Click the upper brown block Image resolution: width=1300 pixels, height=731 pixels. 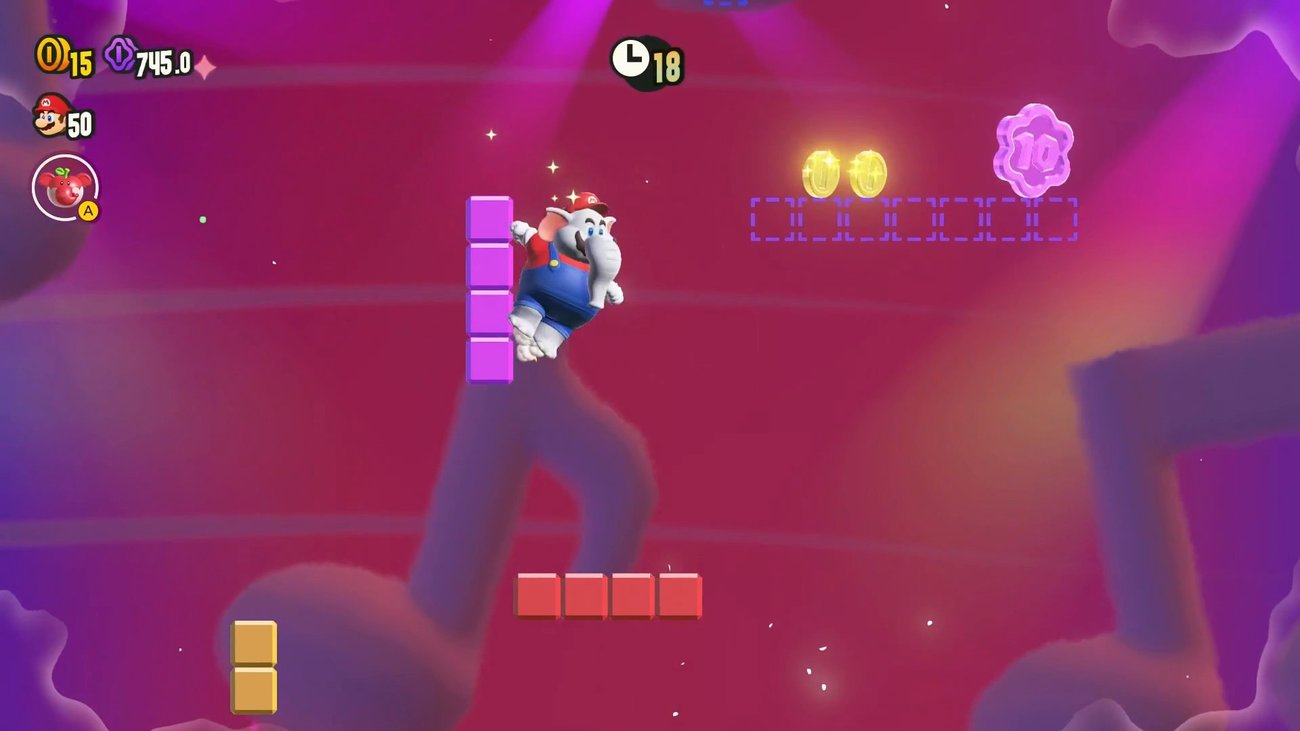[x=255, y=642]
